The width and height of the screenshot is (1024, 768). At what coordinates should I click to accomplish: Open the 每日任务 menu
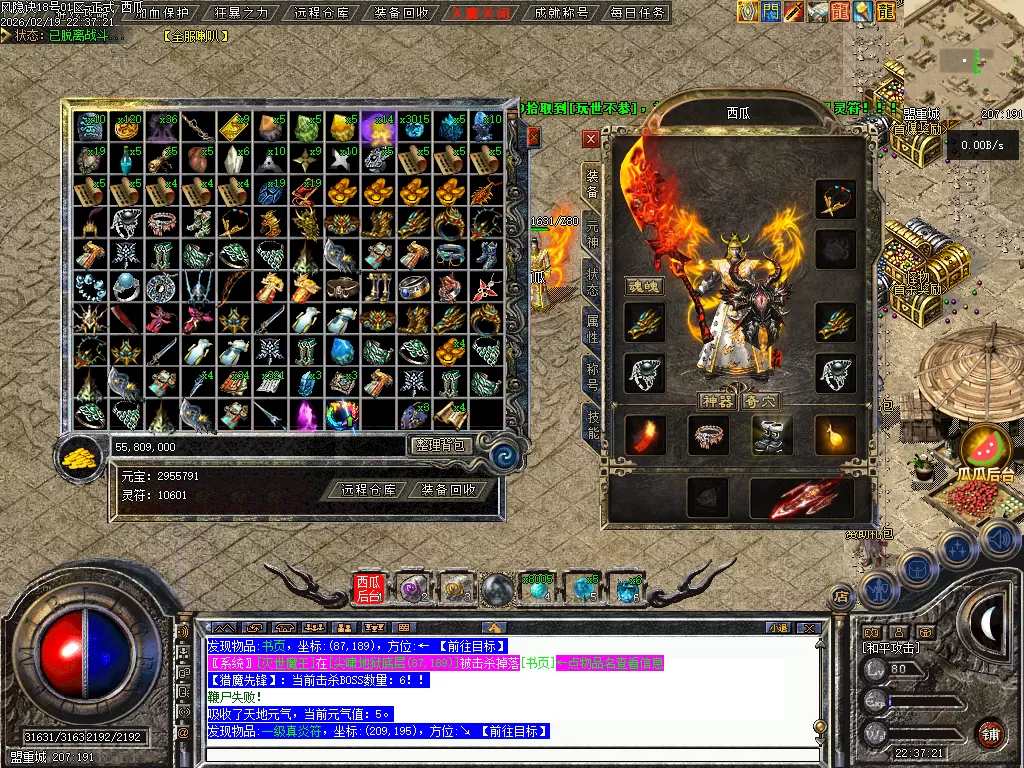[x=637, y=13]
